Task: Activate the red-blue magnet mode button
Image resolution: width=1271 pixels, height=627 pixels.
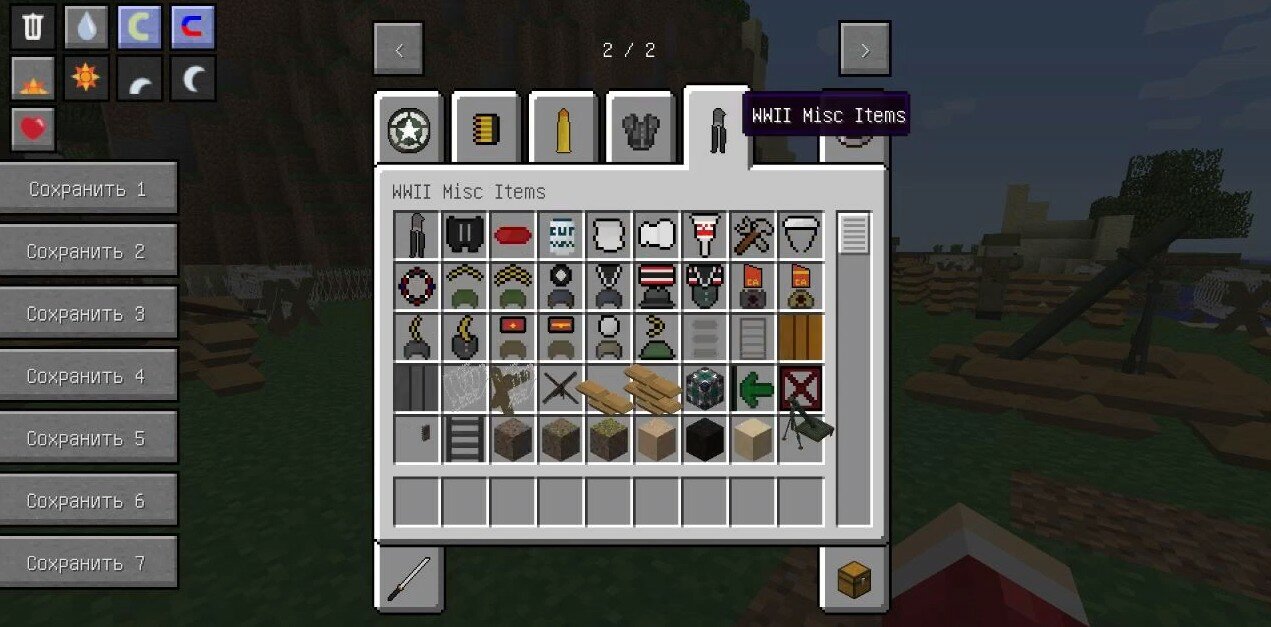Action: 193,27
